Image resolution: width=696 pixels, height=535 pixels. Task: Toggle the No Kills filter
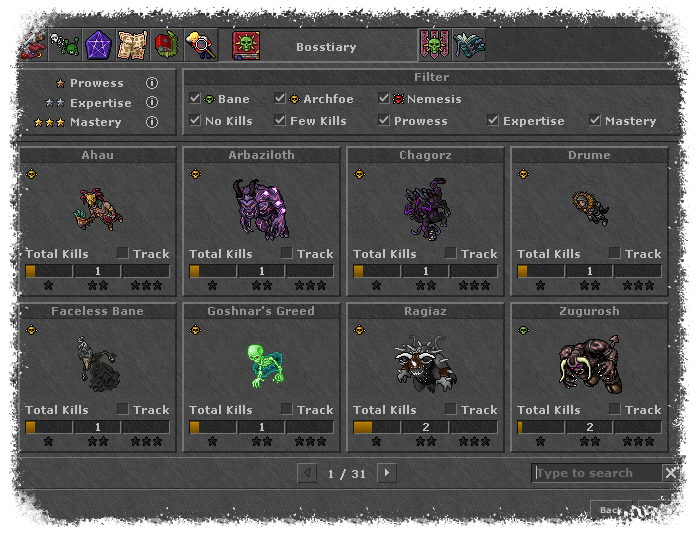click(195, 121)
